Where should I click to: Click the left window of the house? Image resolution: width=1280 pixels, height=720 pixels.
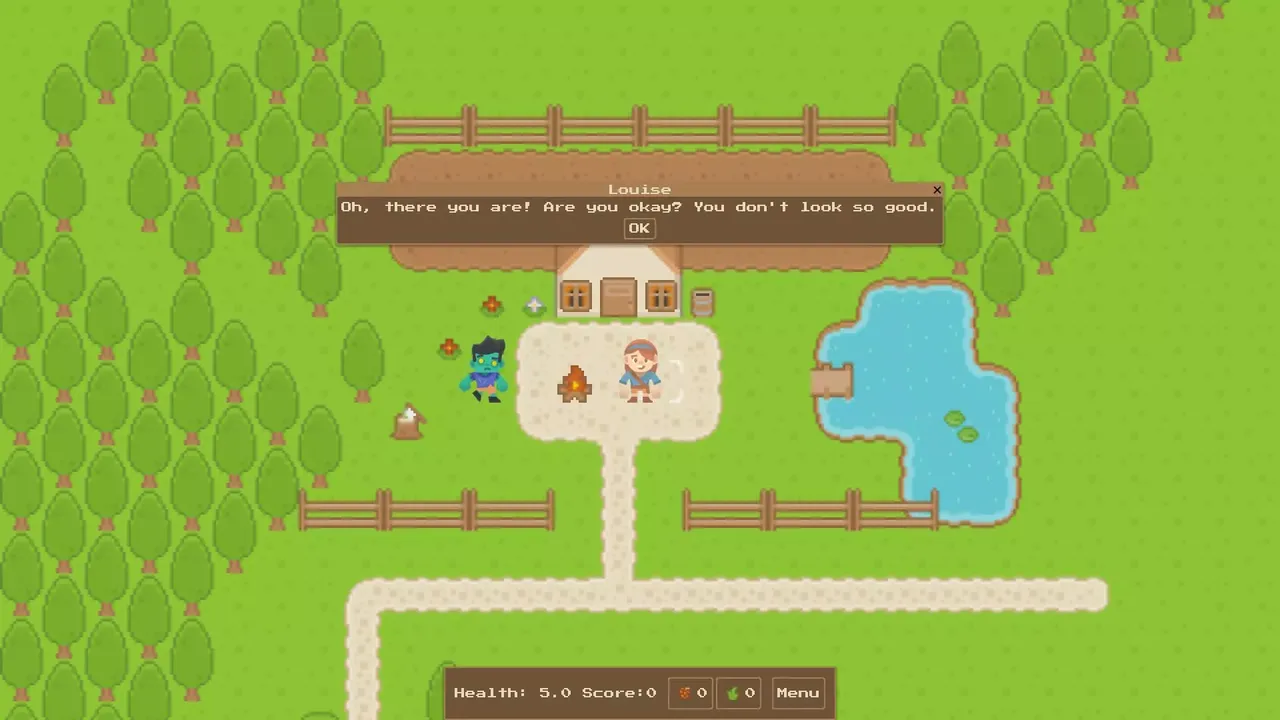[x=575, y=295]
